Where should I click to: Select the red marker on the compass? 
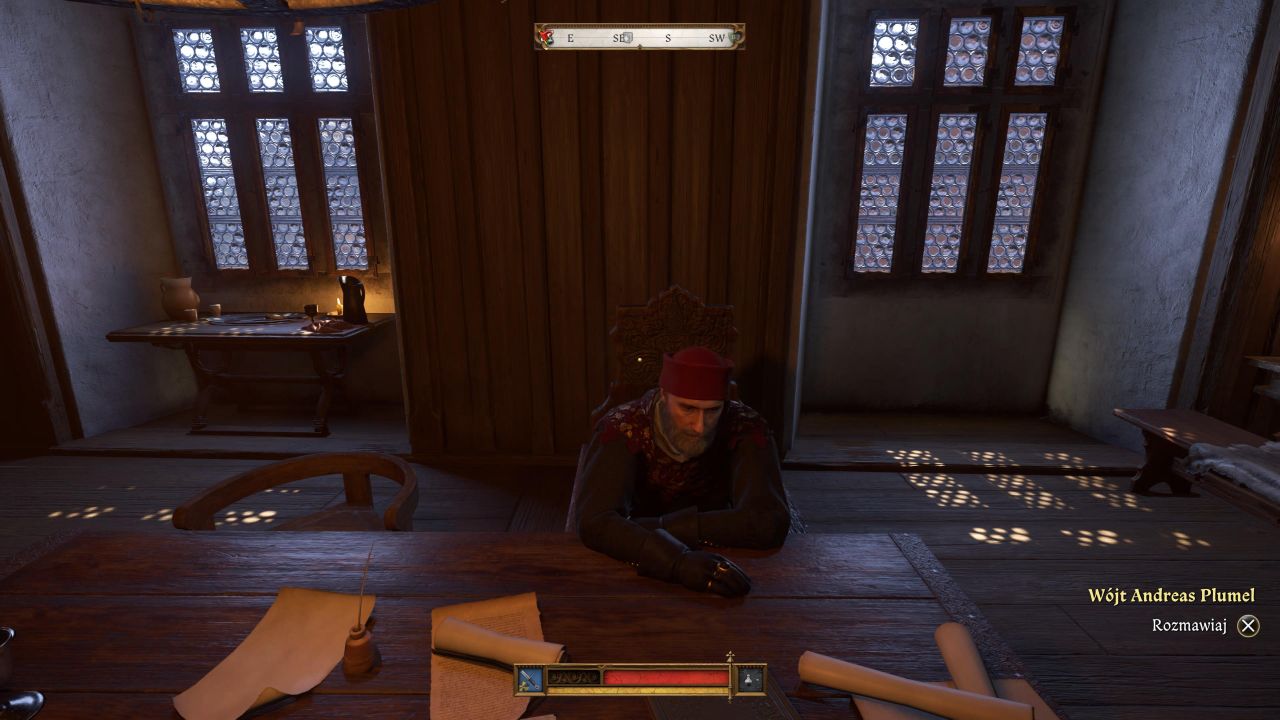(546, 37)
